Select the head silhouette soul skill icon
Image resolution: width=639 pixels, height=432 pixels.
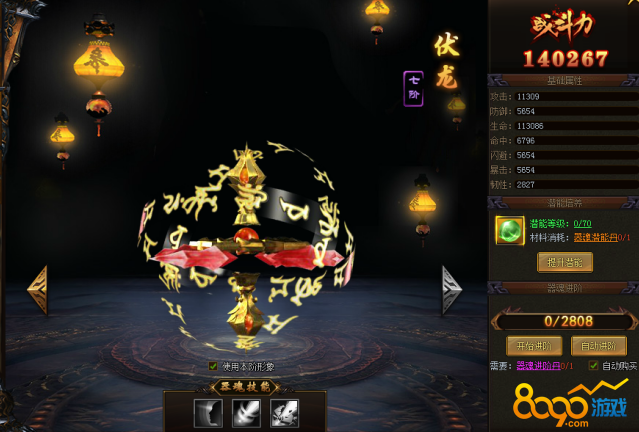coord(209,411)
